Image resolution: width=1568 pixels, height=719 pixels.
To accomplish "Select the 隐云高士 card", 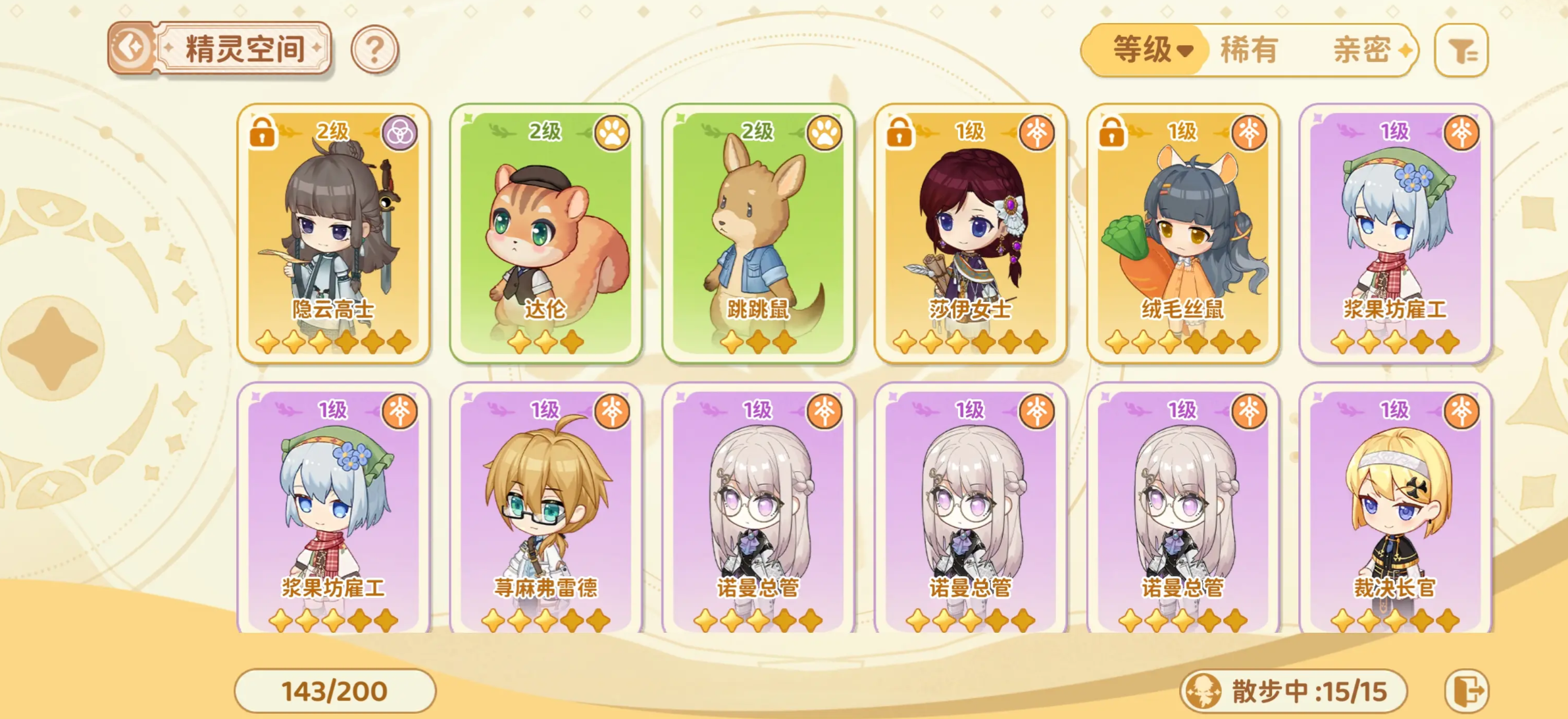I will coord(334,233).
